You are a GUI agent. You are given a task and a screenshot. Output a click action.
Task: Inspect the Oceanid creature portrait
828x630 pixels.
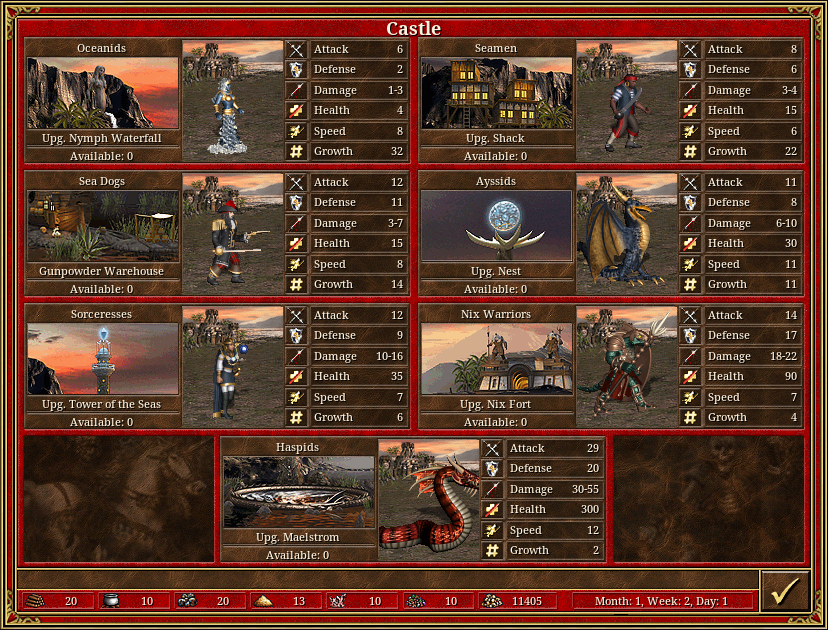pos(233,101)
